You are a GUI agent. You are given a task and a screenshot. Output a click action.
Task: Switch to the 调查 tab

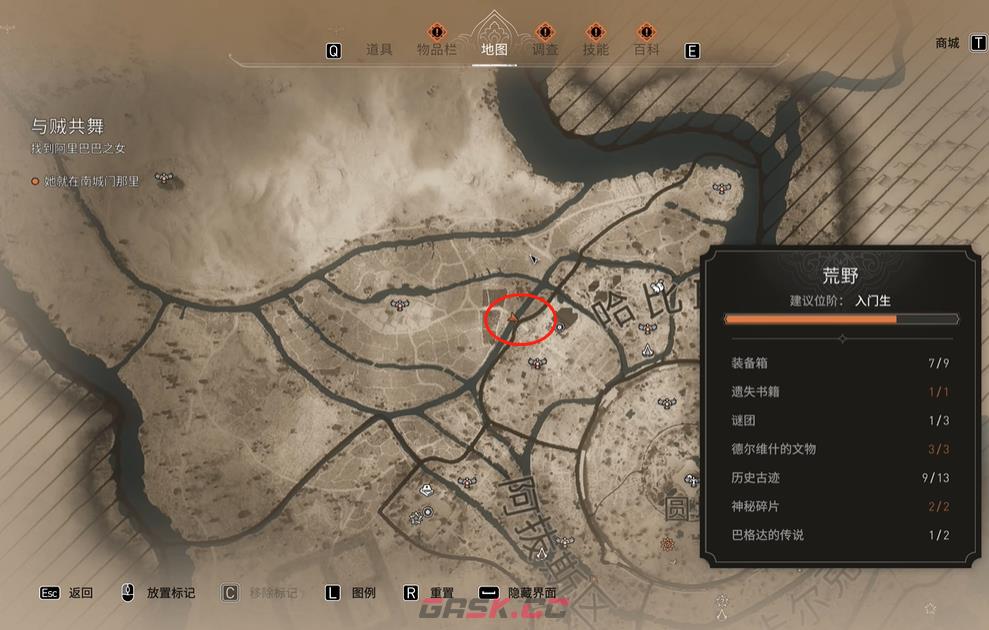545,50
